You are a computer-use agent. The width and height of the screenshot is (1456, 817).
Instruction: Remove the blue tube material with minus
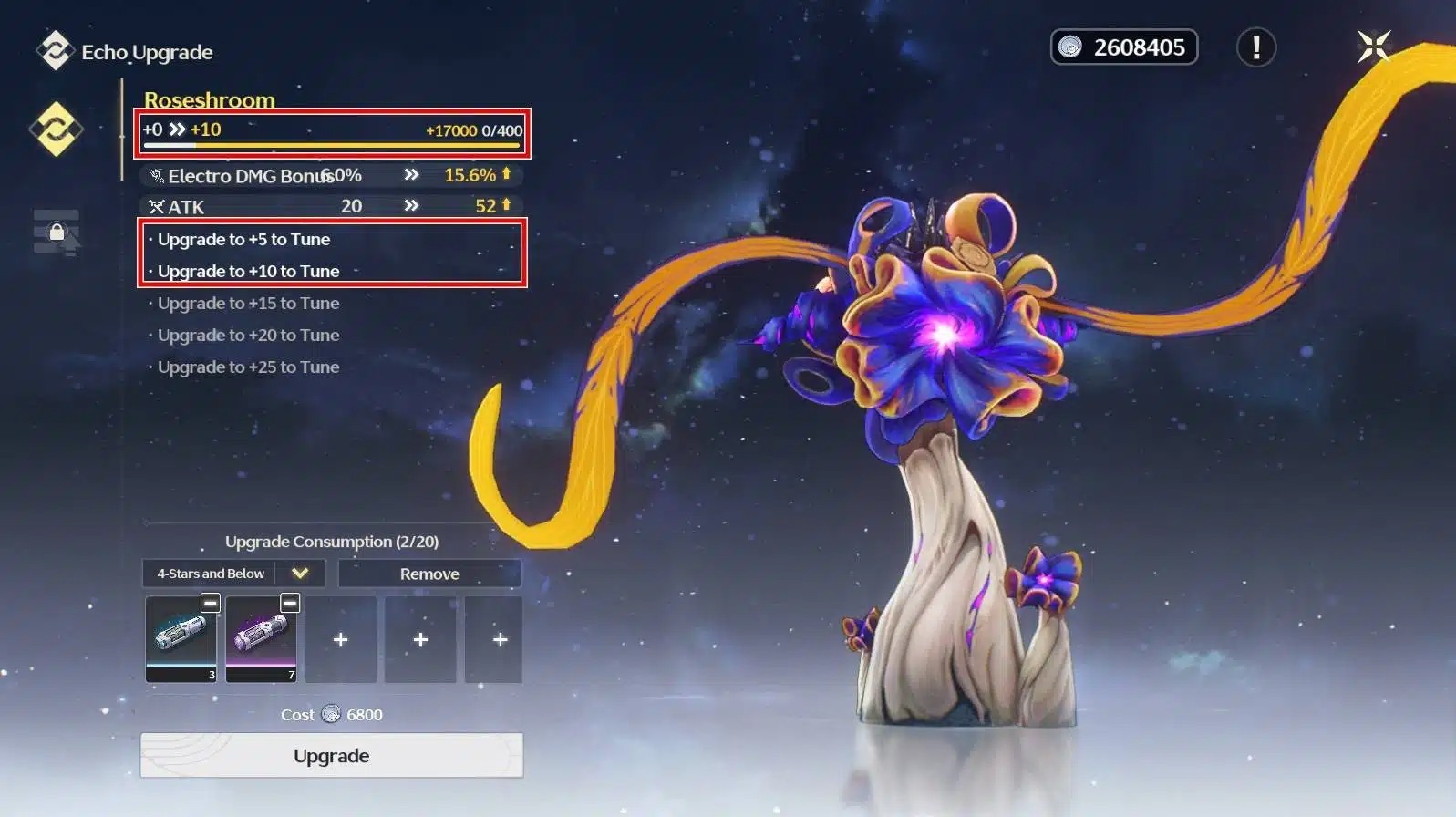pos(211,603)
